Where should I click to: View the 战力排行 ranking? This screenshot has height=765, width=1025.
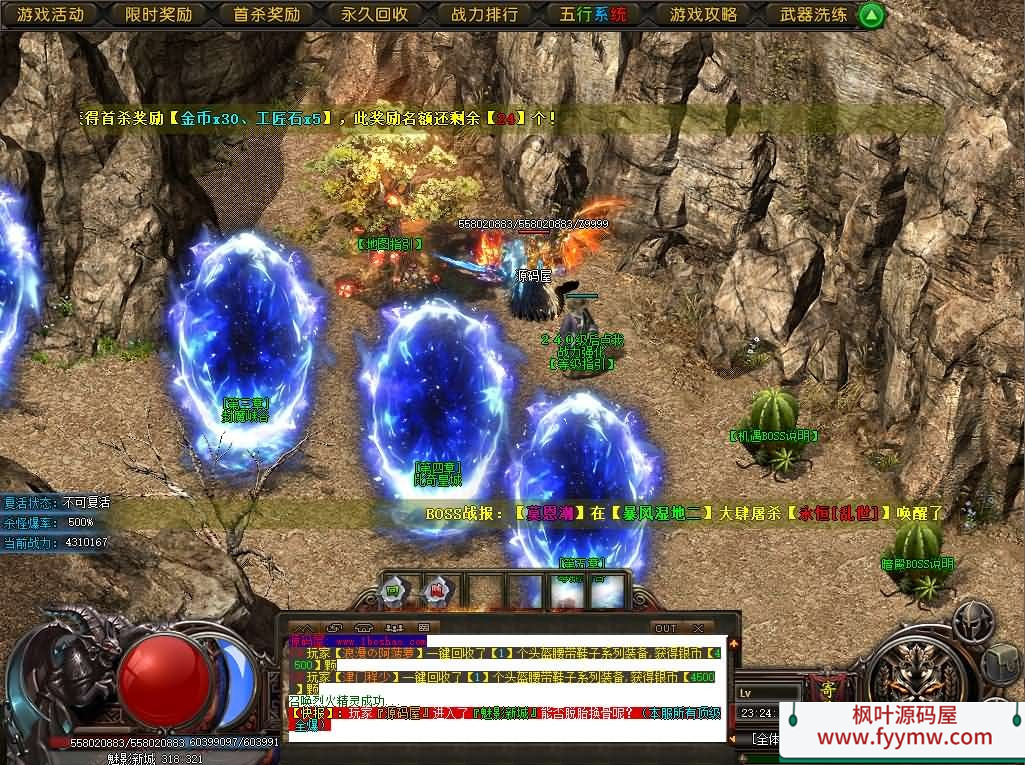(x=484, y=15)
